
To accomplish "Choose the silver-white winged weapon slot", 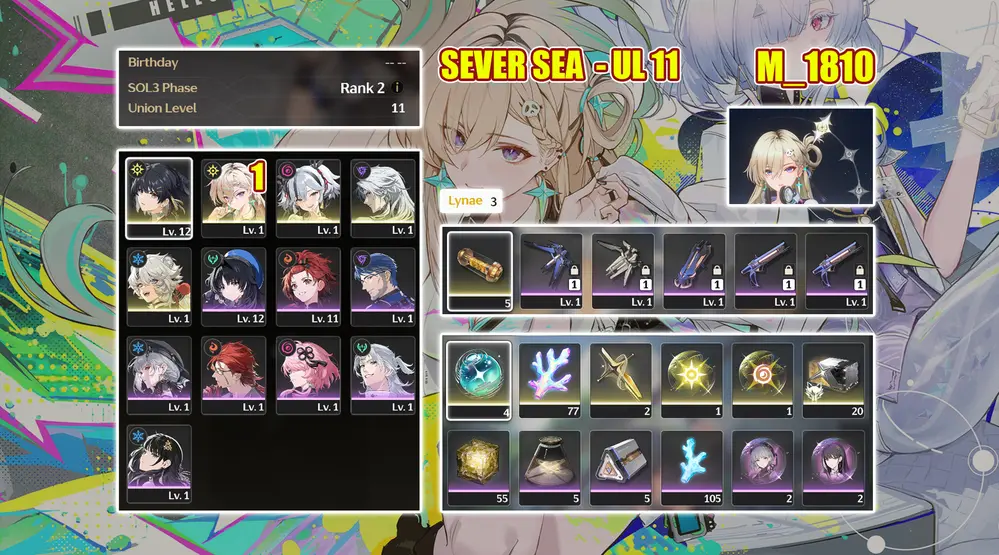I will tap(623, 270).
